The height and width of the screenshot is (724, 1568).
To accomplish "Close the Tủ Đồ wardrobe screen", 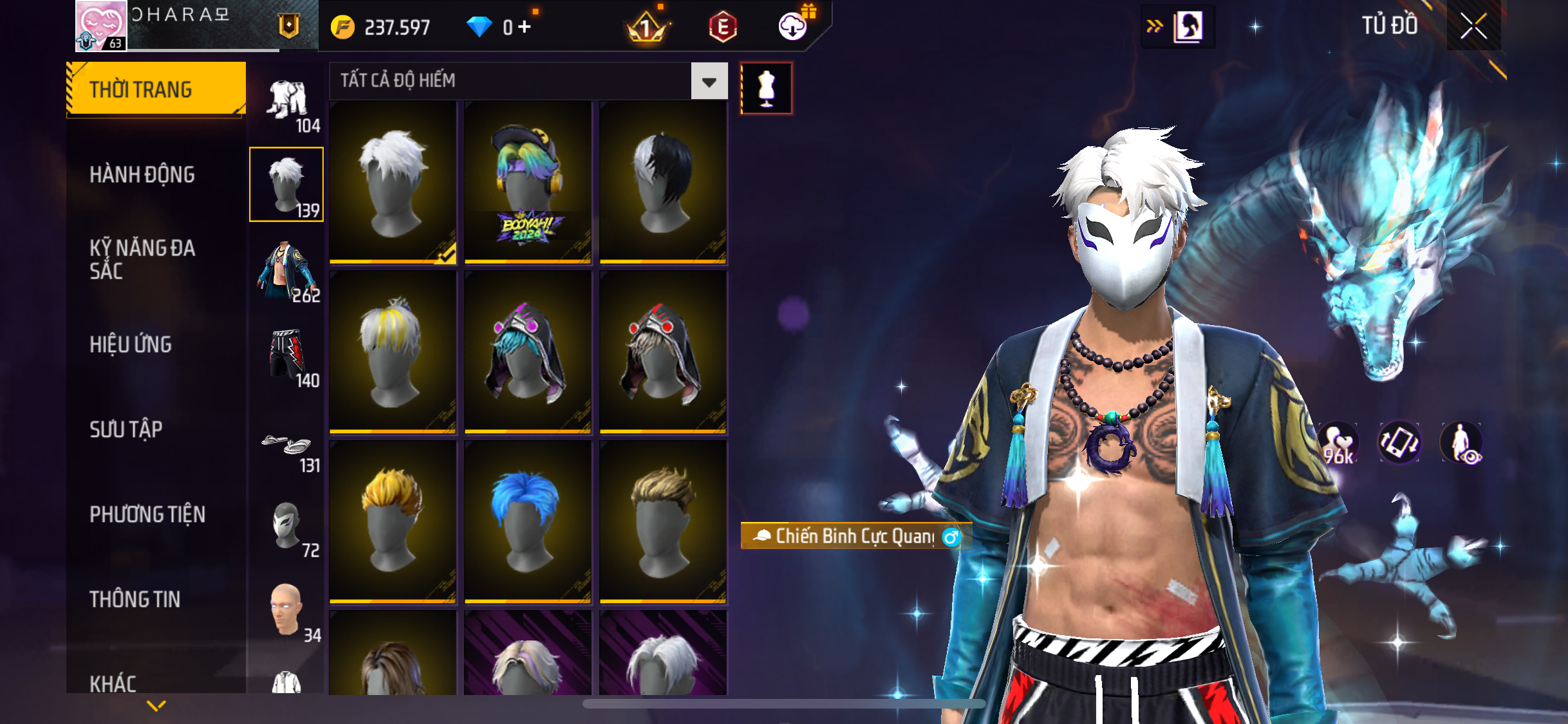I will tap(1473, 26).
